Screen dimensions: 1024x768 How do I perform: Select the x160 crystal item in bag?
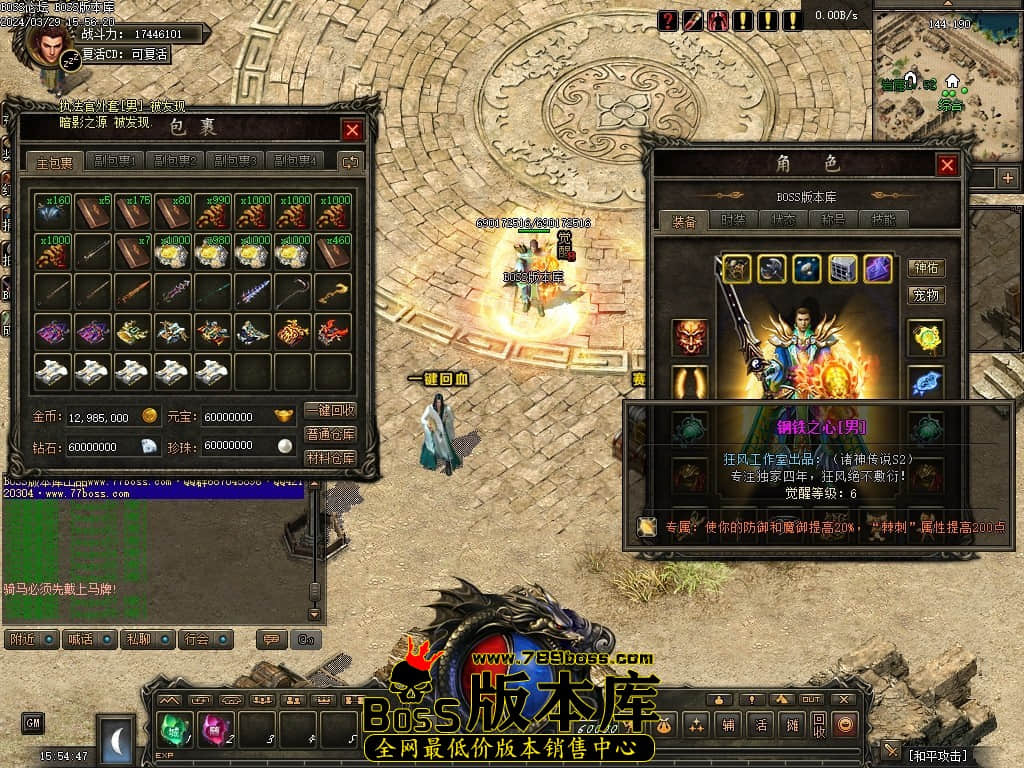[53, 210]
